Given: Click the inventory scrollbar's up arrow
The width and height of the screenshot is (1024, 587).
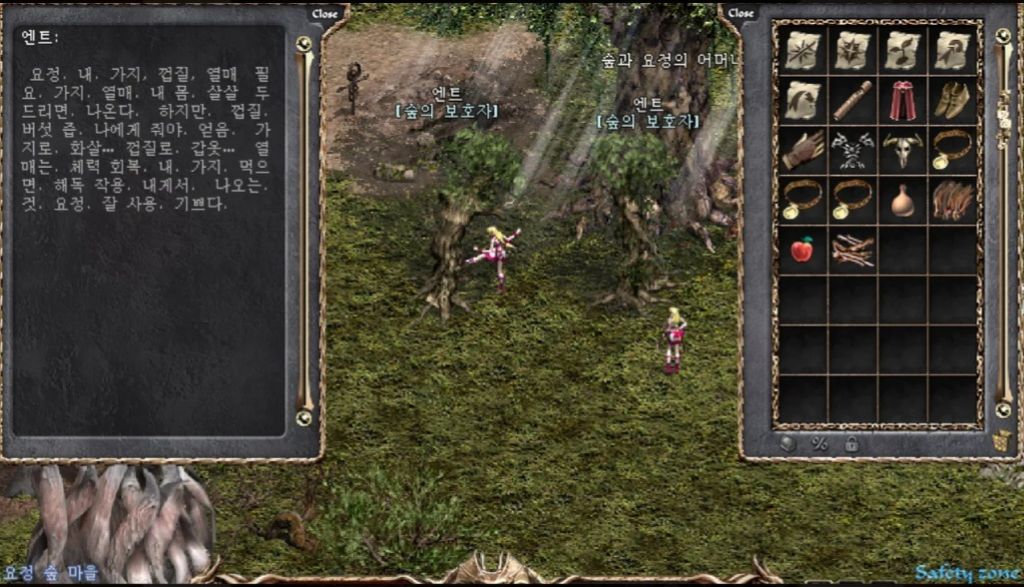Looking at the screenshot, I should (1003, 36).
